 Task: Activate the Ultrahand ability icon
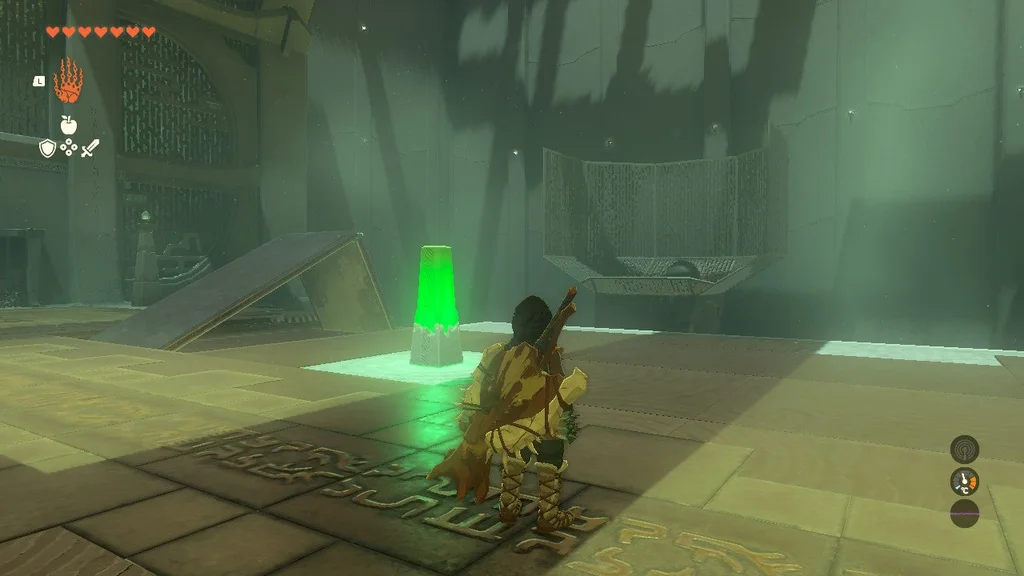pos(68,81)
